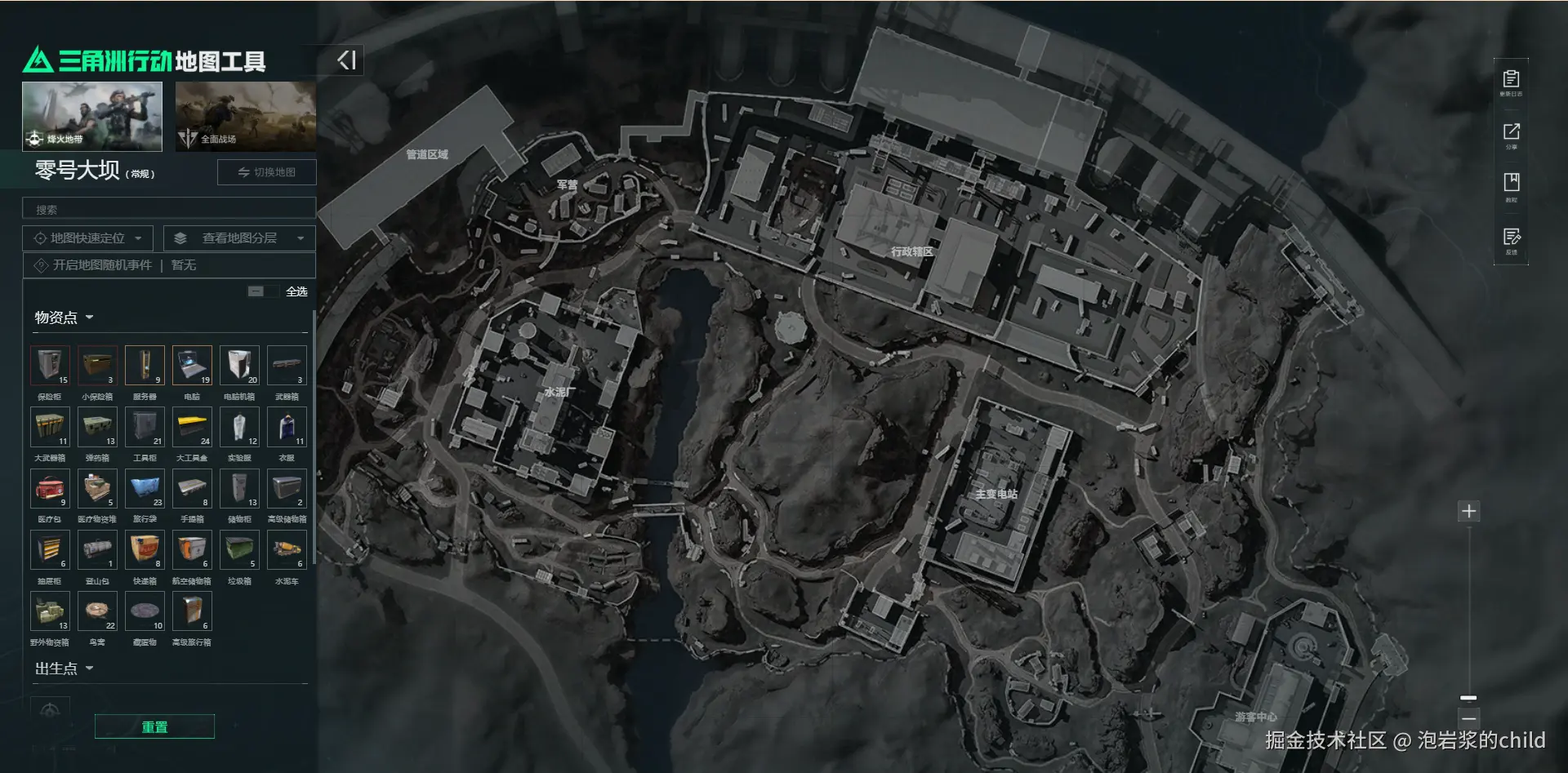Open the 地图快速定位 dropdown
This screenshot has width=1568, height=773.
87,238
